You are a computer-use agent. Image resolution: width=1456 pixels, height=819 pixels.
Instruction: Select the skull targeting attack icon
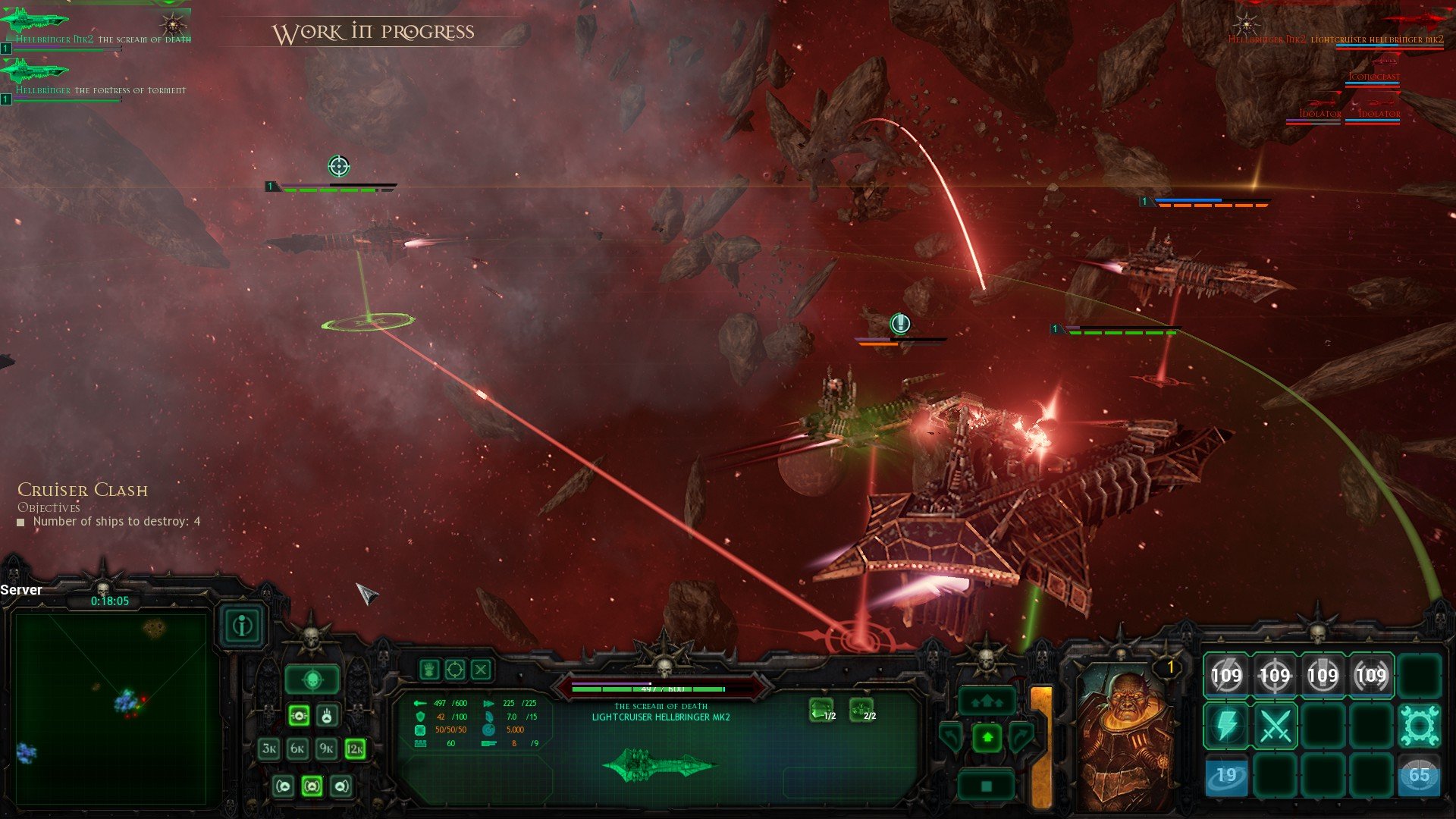312,679
